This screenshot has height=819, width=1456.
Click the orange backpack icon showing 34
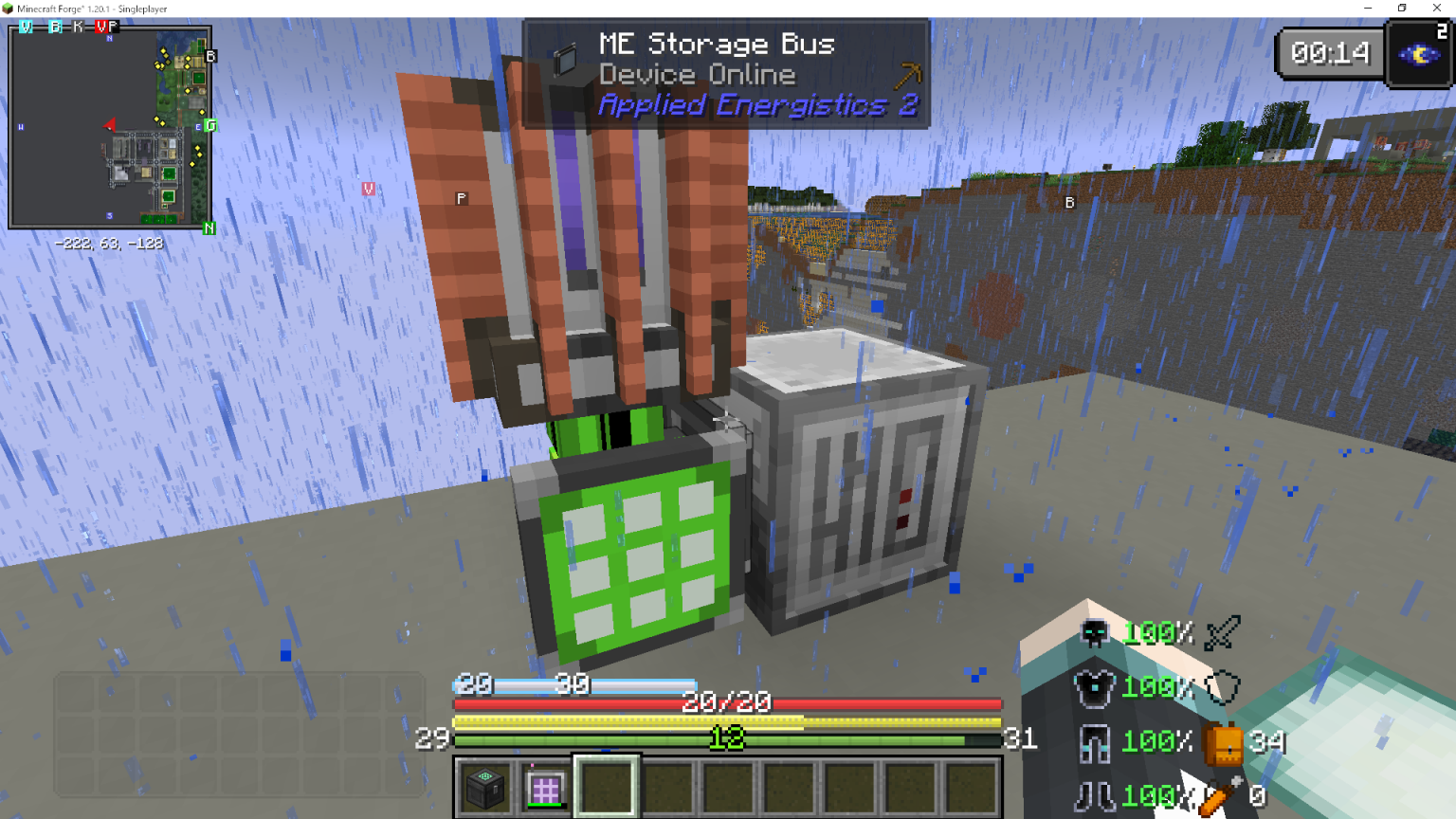click(x=1225, y=745)
